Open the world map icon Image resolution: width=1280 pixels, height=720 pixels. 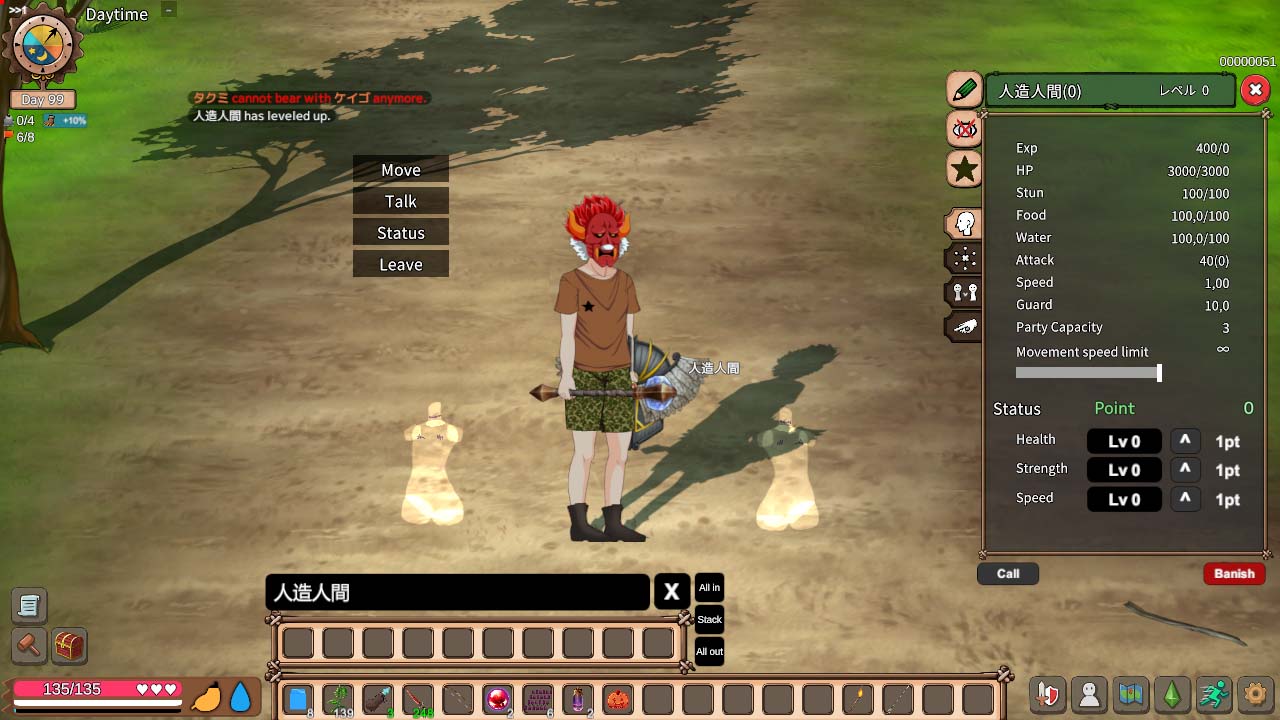click(x=1131, y=694)
